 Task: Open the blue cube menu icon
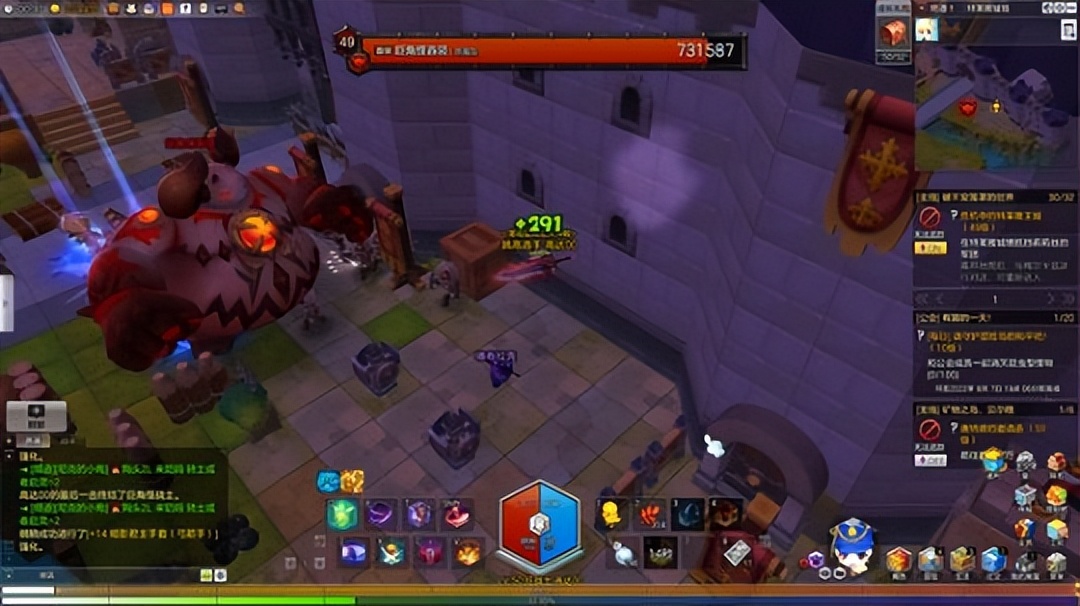coord(993,560)
